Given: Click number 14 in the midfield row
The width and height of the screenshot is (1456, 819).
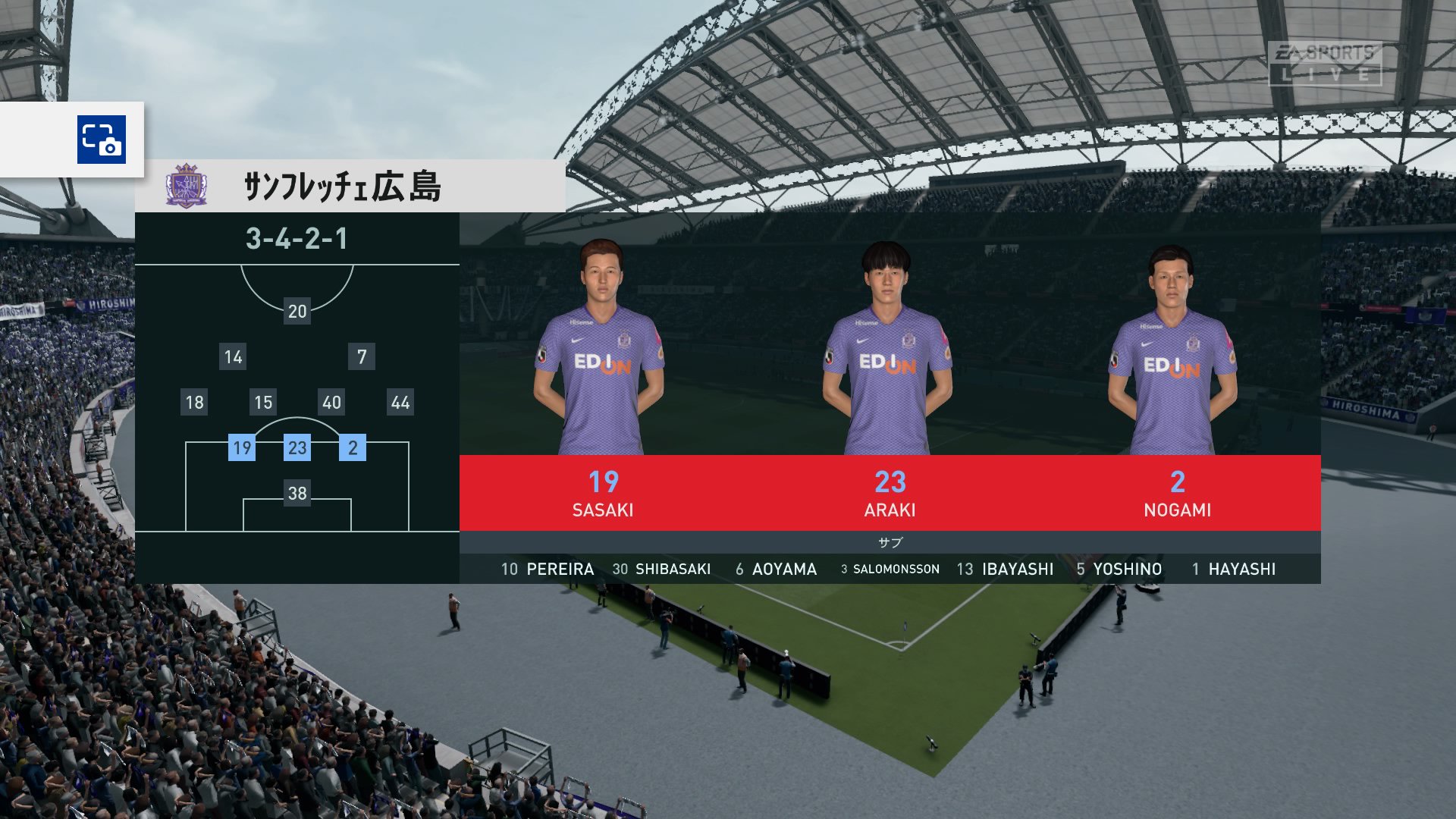Looking at the screenshot, I should [232, 356].
